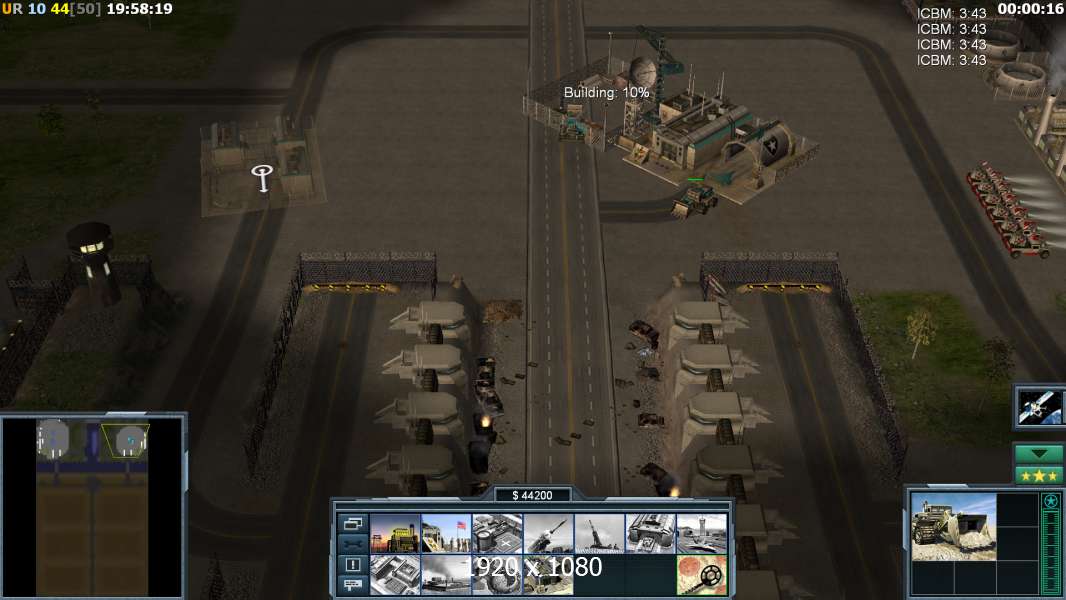Image resolution: width=1066 pixels, height=600 pixels.
Task: Open the satellite special power shortcut
Action: (x=1039, y=405)
